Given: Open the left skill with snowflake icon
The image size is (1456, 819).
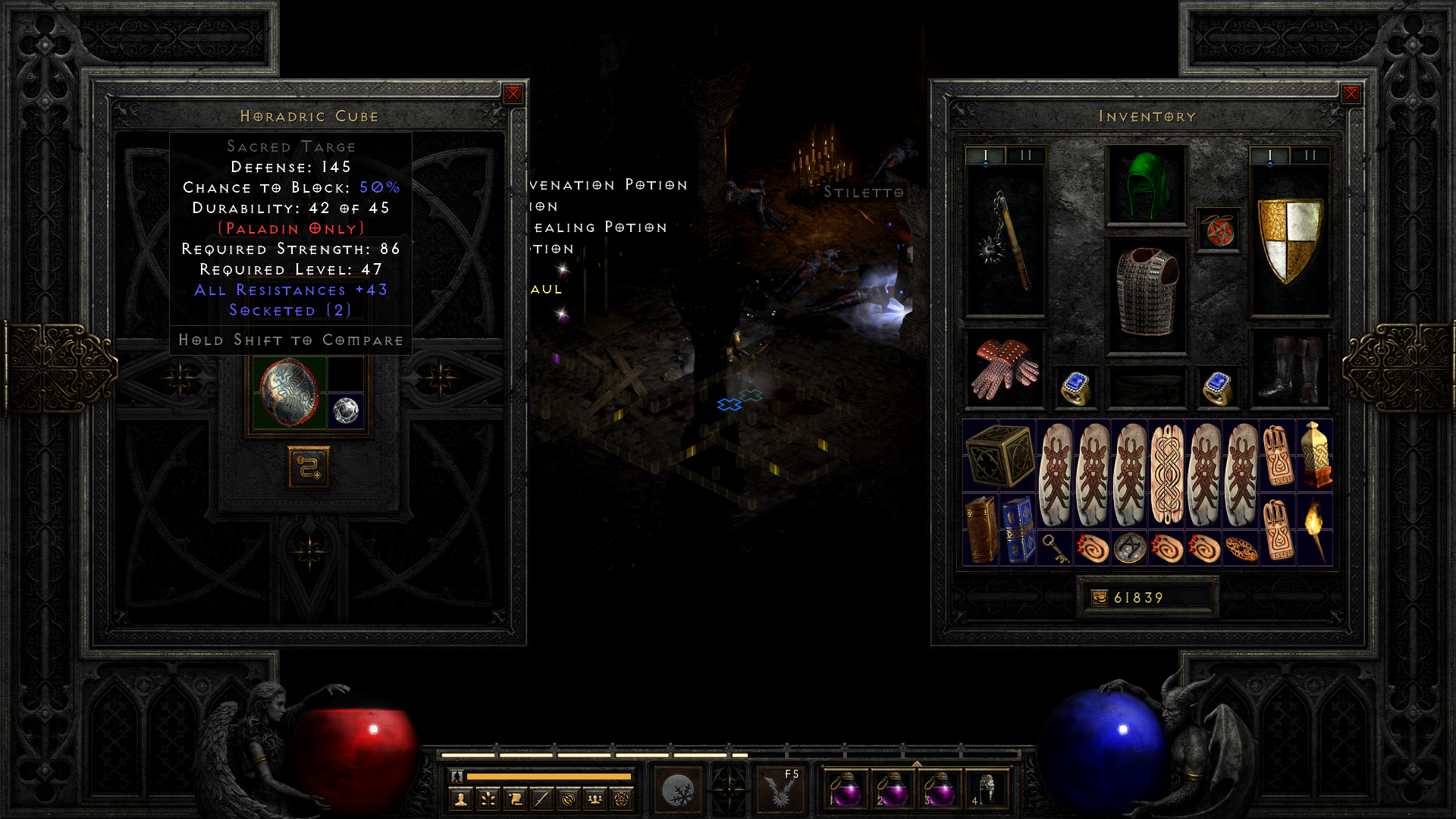Looking at the screenshot, I should pyautogui.click(x=678, y=790).
